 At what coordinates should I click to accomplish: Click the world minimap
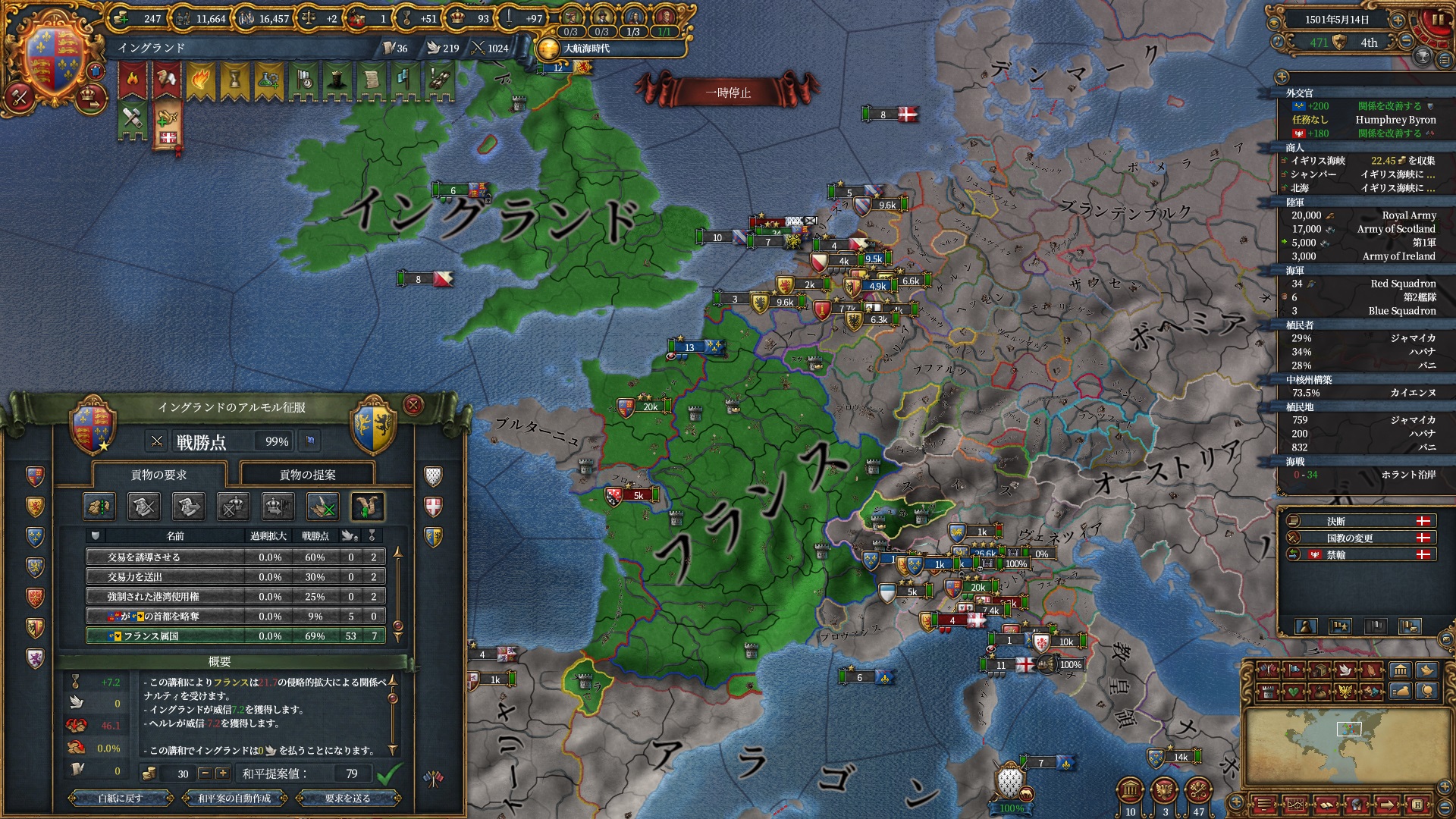click(x=1348, y=746)
